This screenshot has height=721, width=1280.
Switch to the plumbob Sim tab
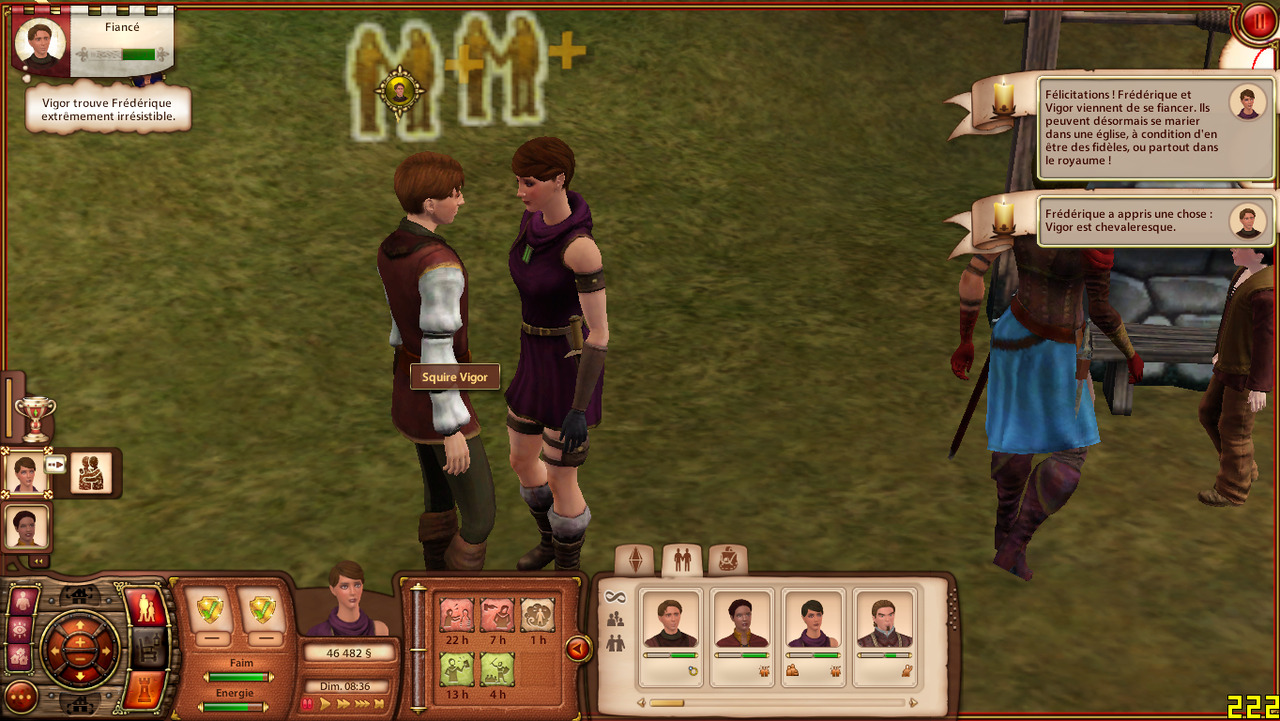(x=635, y=560)
